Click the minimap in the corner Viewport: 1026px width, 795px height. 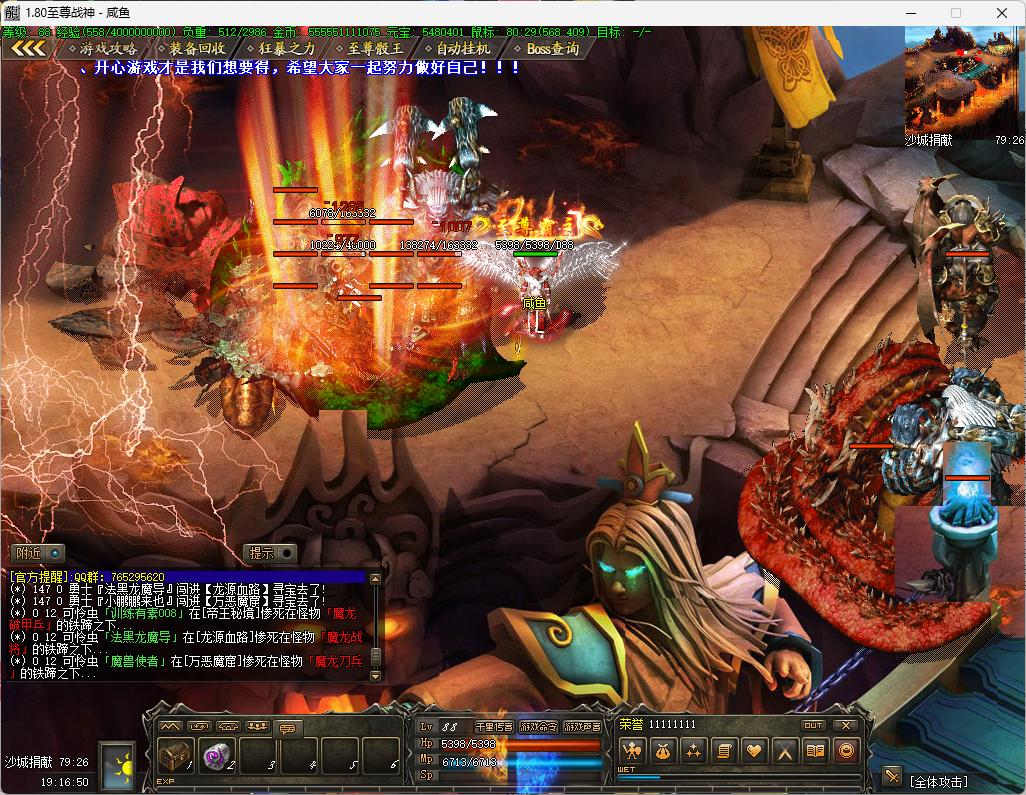click(x=964, y=79)
